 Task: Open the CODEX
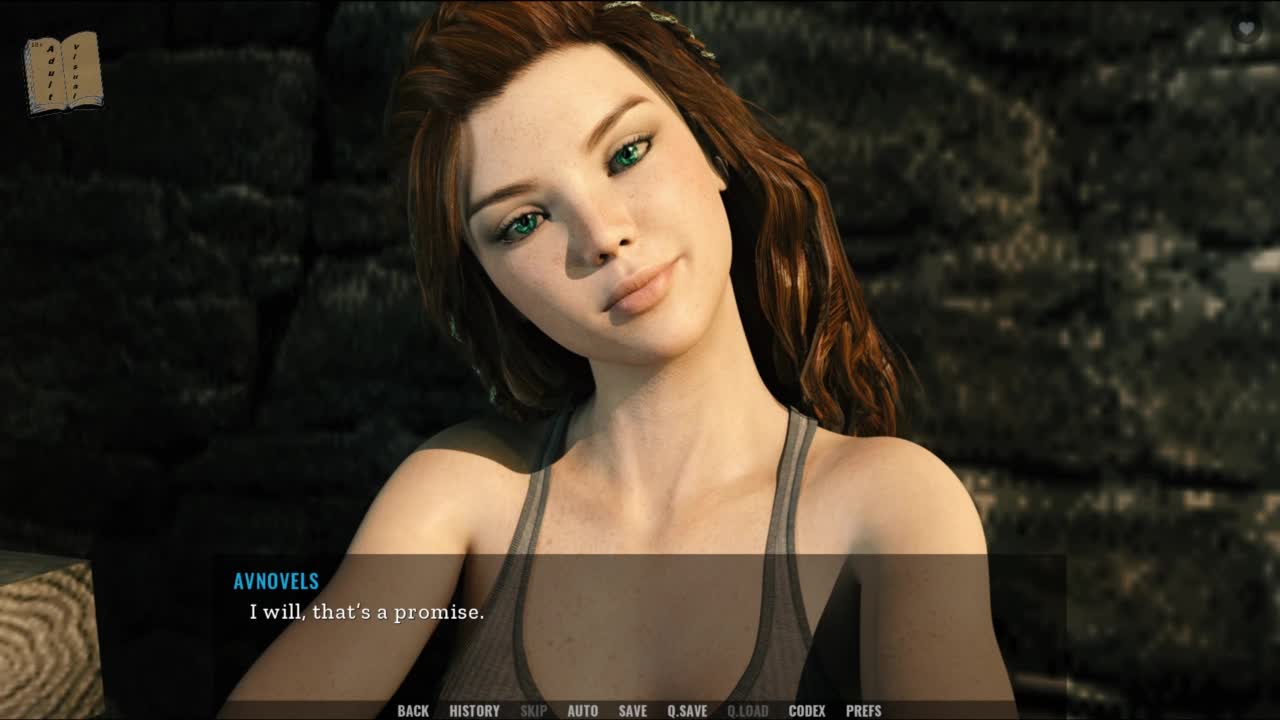click(x=807, y=711)
